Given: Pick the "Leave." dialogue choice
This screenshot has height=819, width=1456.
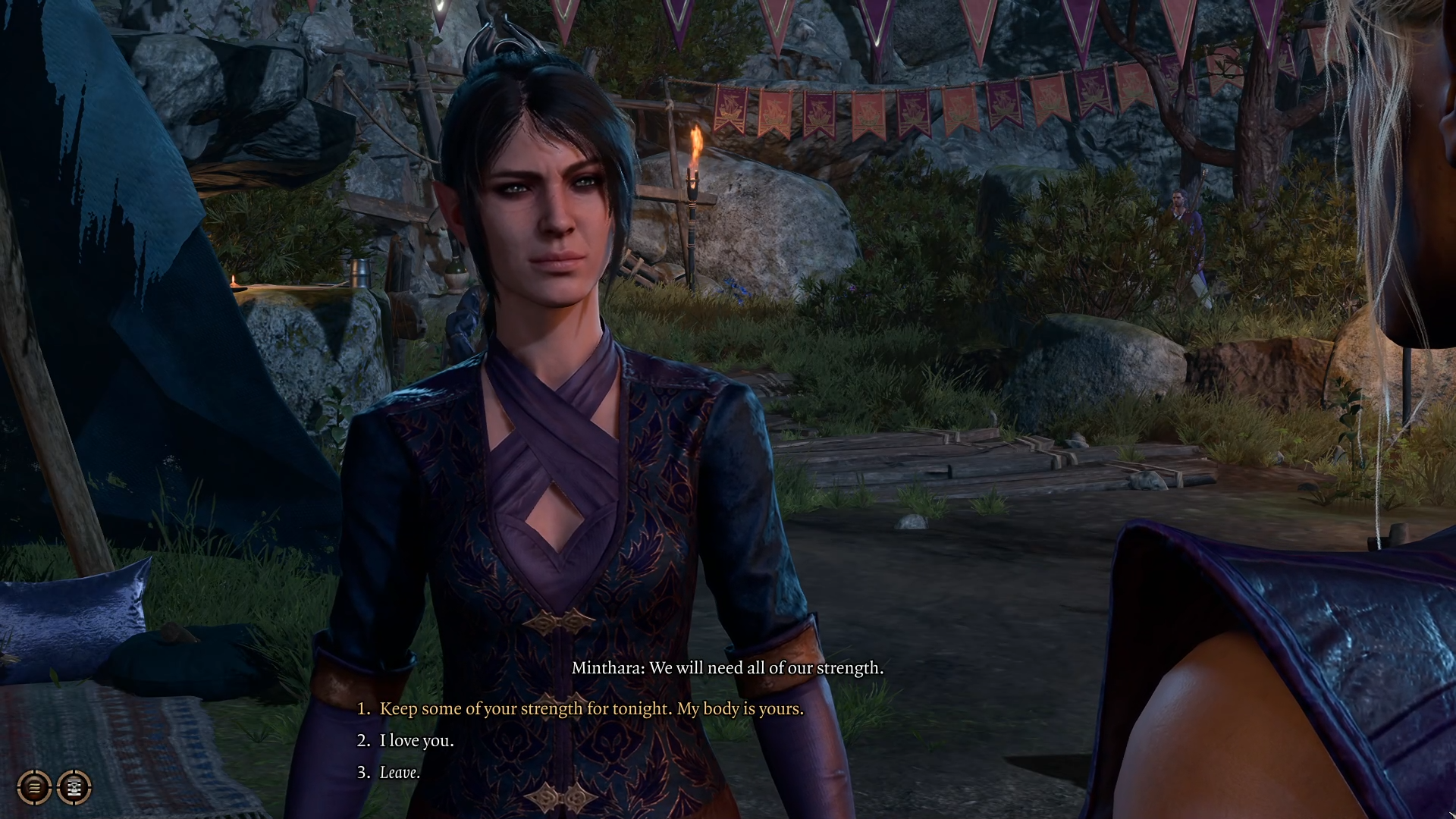Looking at the screenshot, I should coord(400,772).
